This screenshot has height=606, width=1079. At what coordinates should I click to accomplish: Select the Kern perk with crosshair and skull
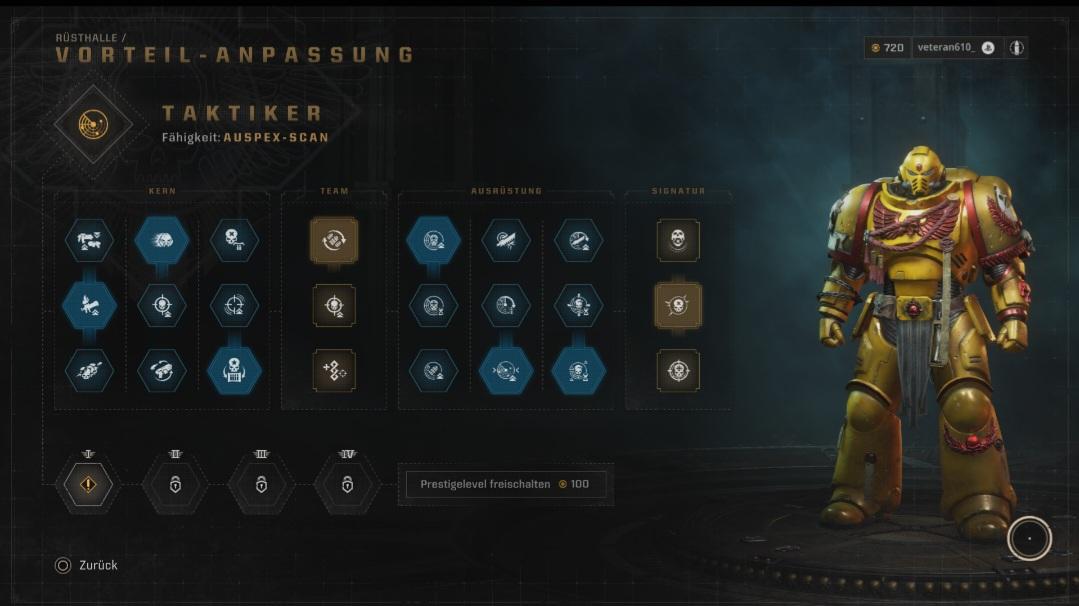point(161,305)
